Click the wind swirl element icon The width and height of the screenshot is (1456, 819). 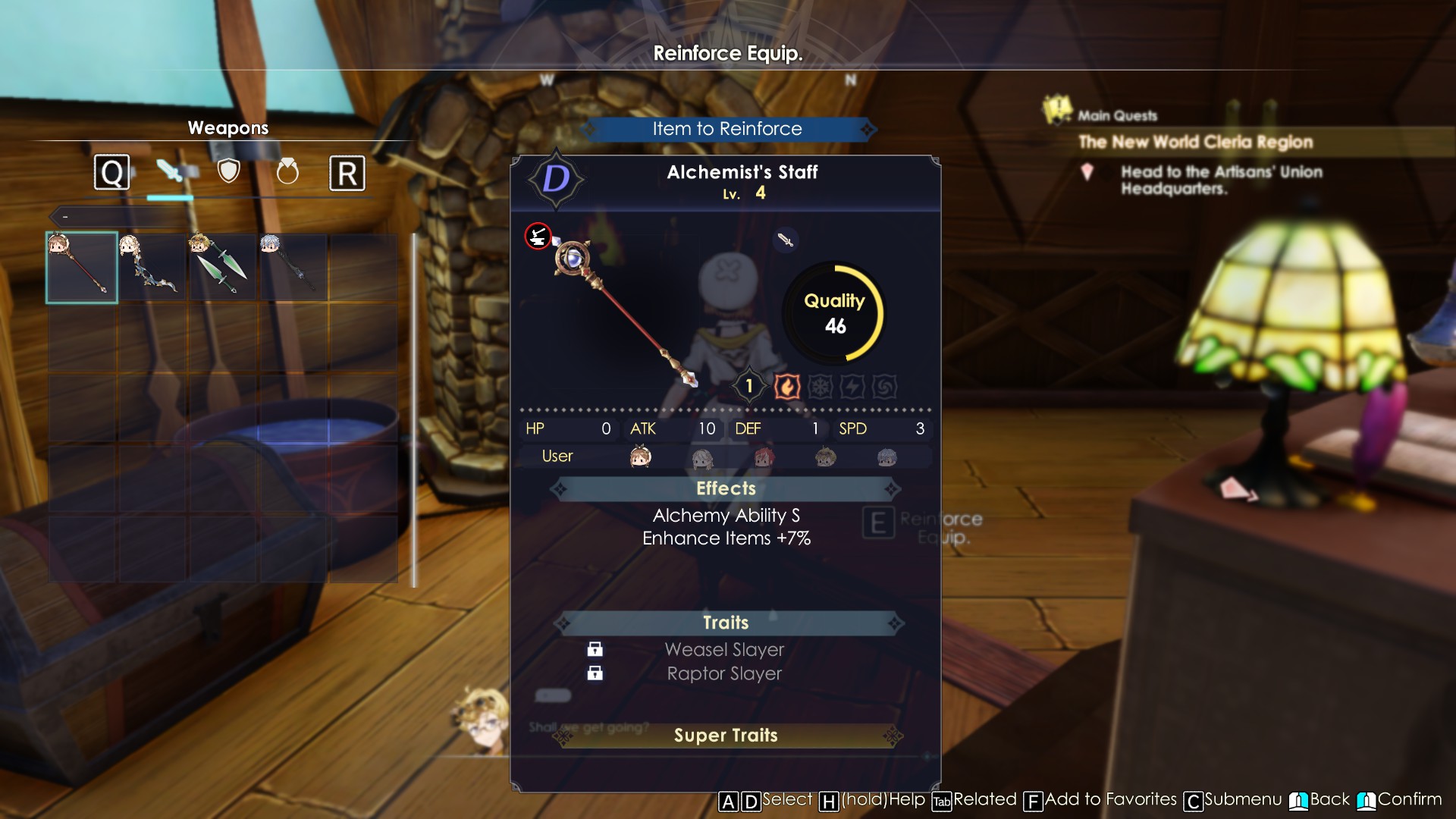(x=884, y=387)
